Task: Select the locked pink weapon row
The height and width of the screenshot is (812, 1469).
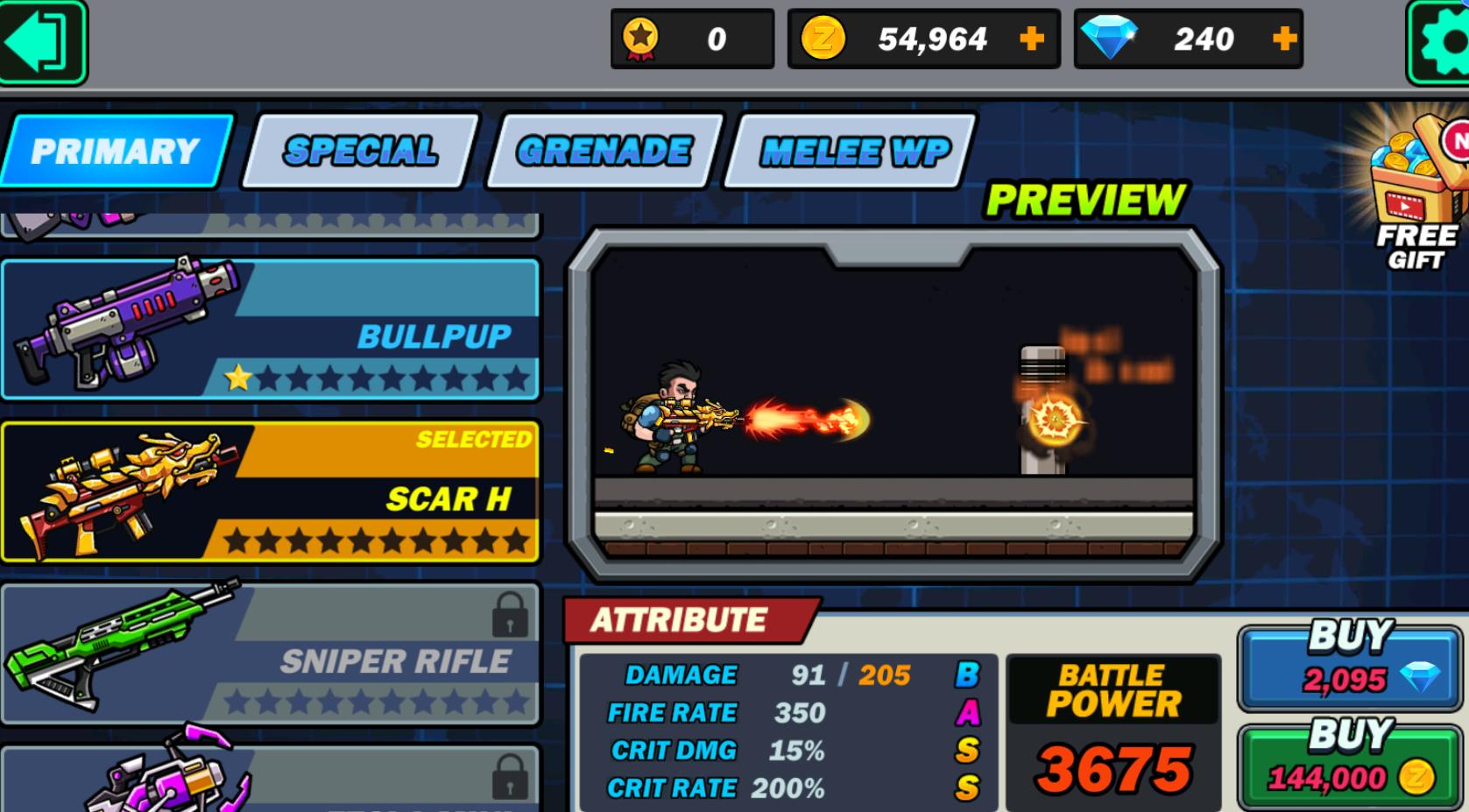Action: (270, 780)
